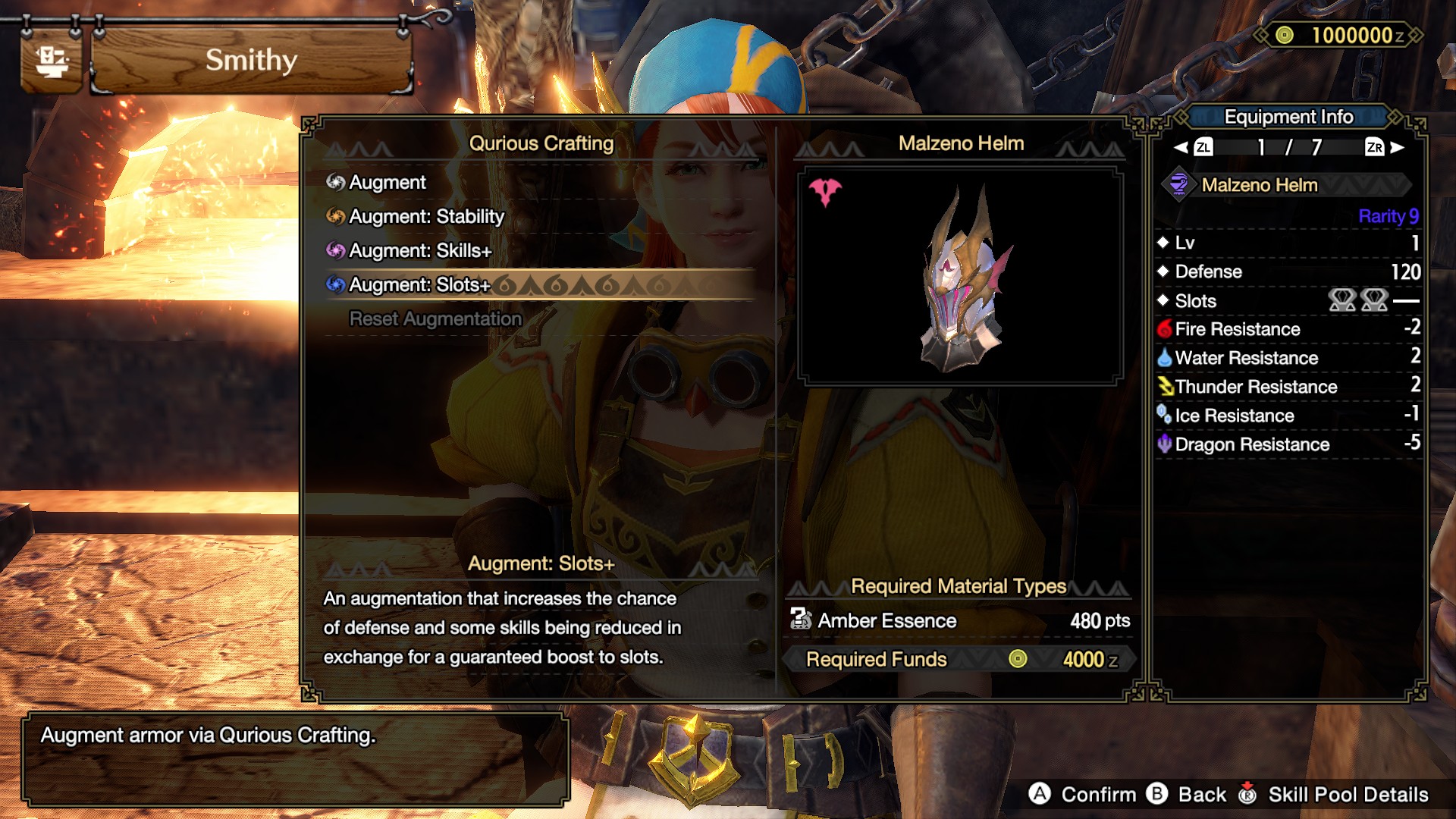Select Augment: Skills+ option
1456x819 pixels.
[420, 251]
